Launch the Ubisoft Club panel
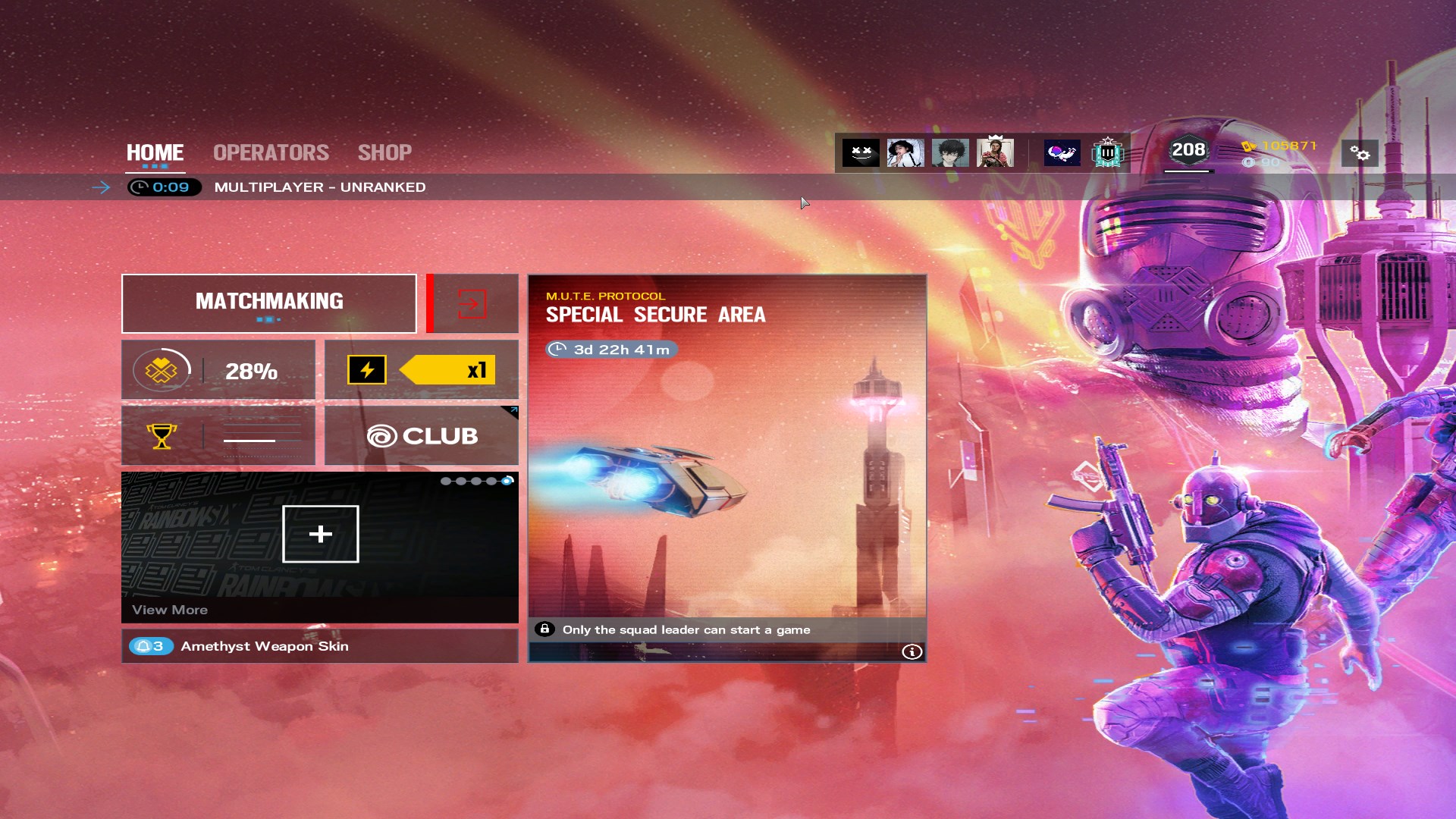Viewport: 1456px width, 819px height. pyautogui.click(x=422, y=435)
